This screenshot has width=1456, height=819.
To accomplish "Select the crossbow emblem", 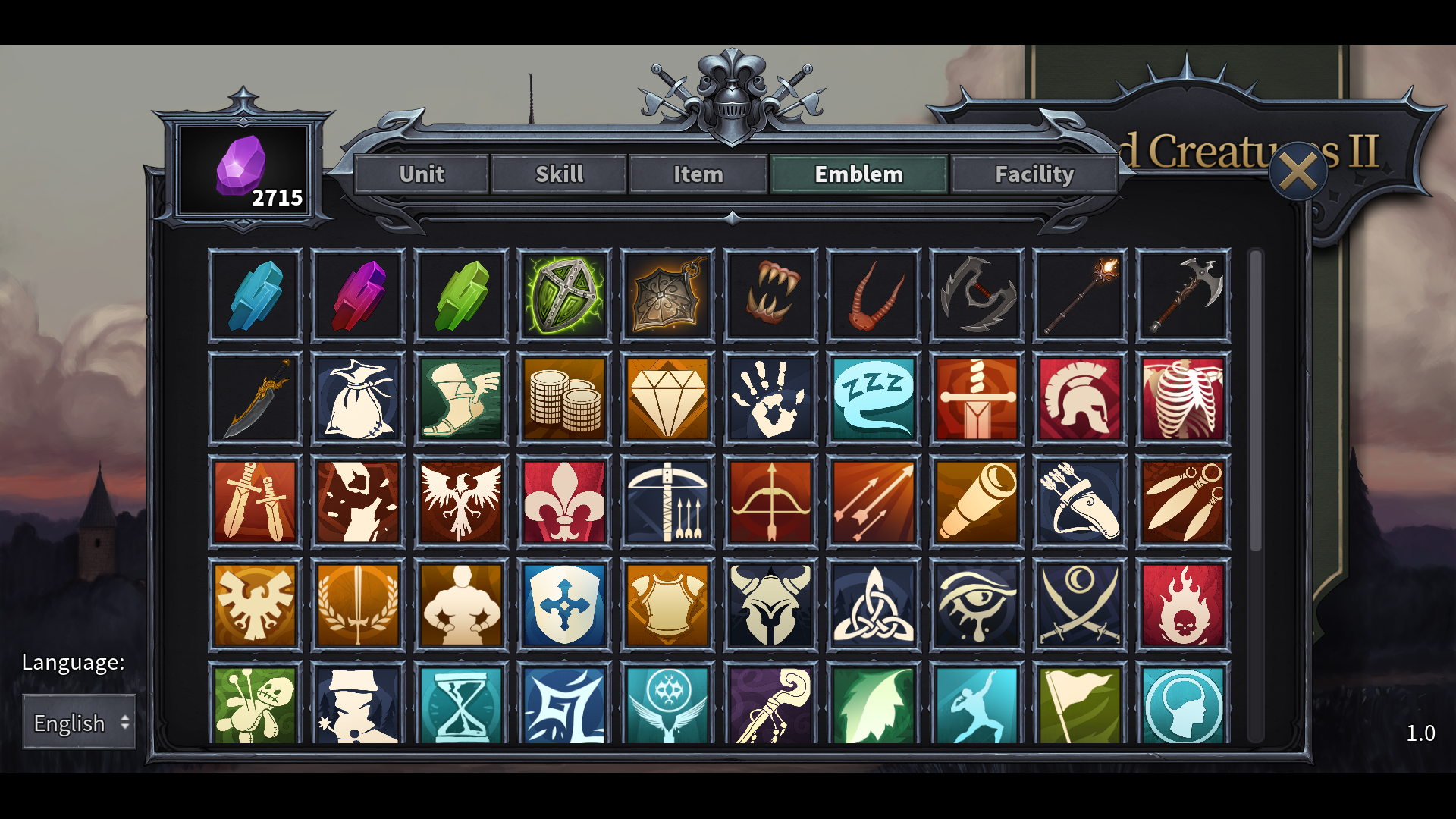I will 667,502.
